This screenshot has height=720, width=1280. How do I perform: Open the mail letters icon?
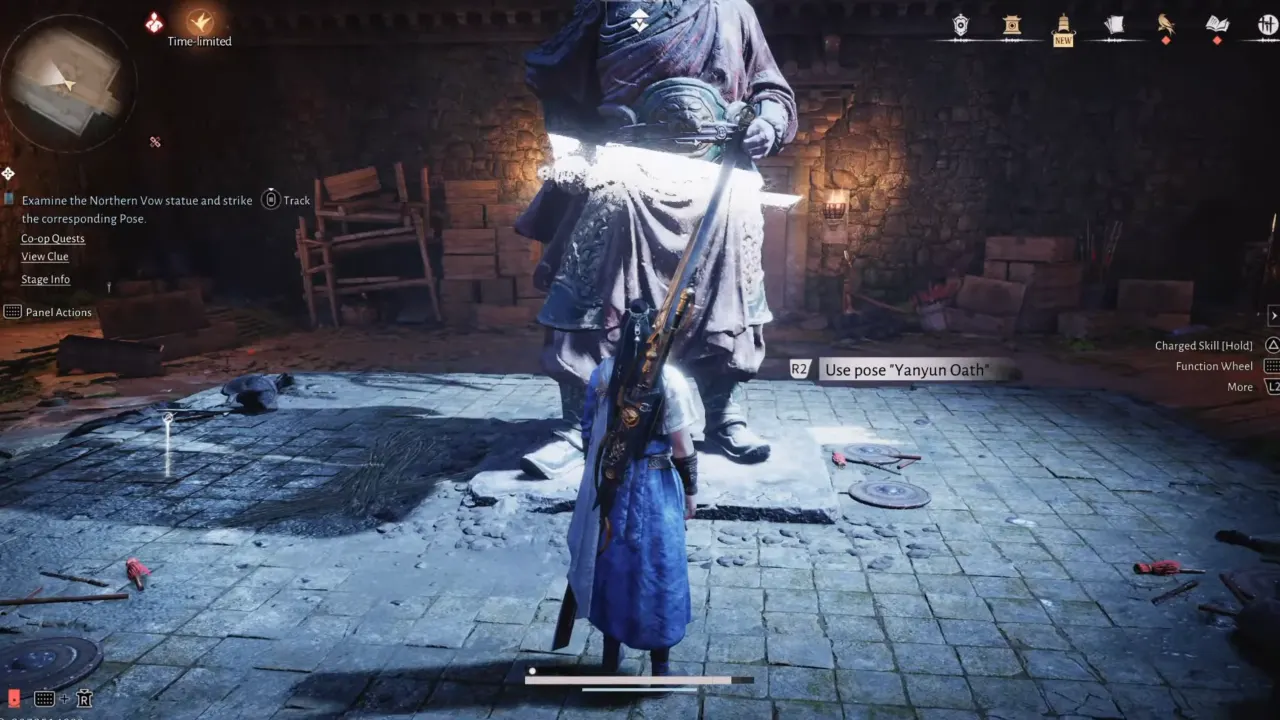click(1113, 25)
